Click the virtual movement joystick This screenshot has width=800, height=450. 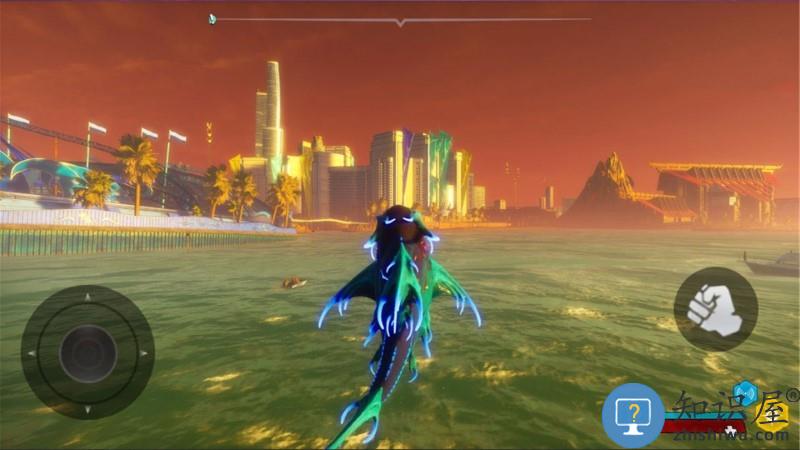88,352
